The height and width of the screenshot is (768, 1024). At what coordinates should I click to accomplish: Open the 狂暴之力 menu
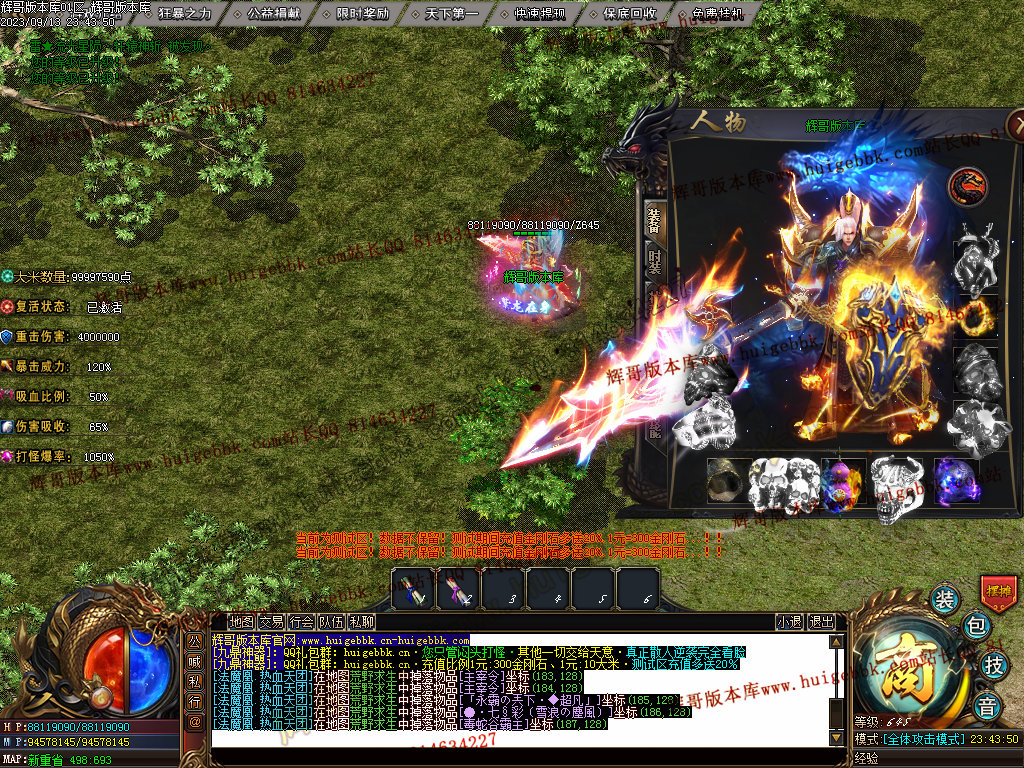coord(185,14)
